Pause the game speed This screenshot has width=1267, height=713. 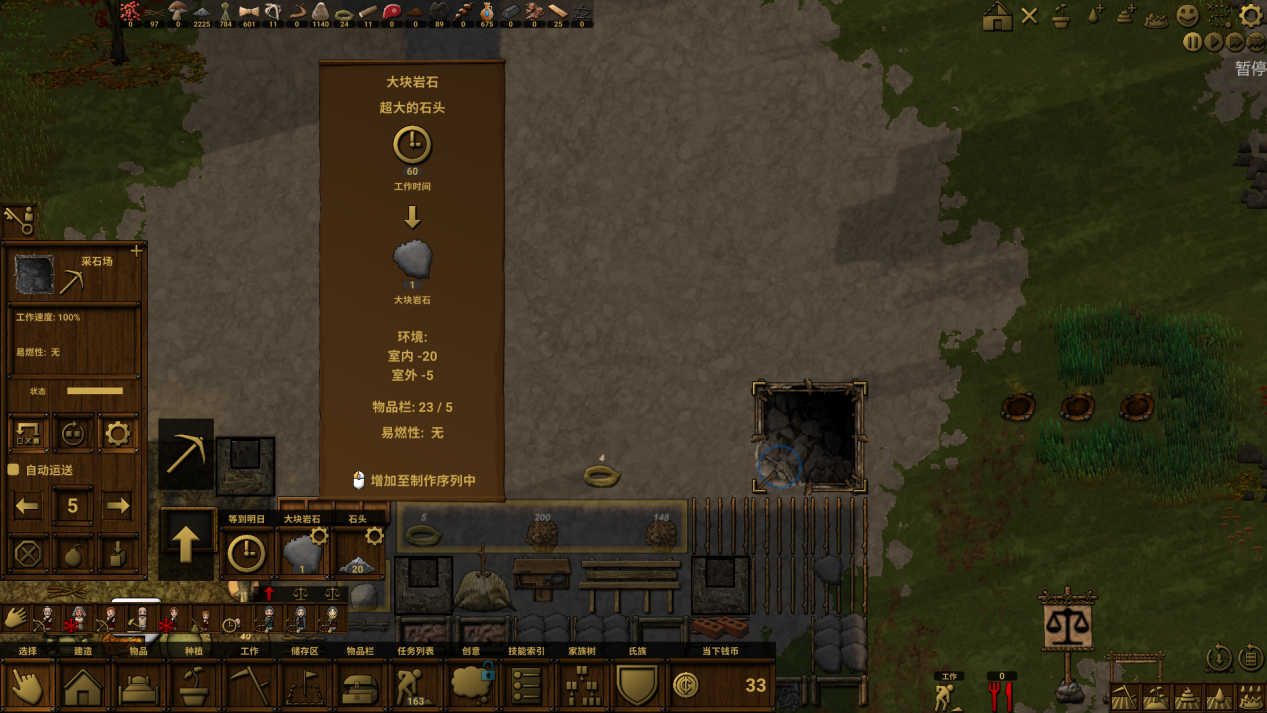pyautogui.click(x=1192, y=42)
